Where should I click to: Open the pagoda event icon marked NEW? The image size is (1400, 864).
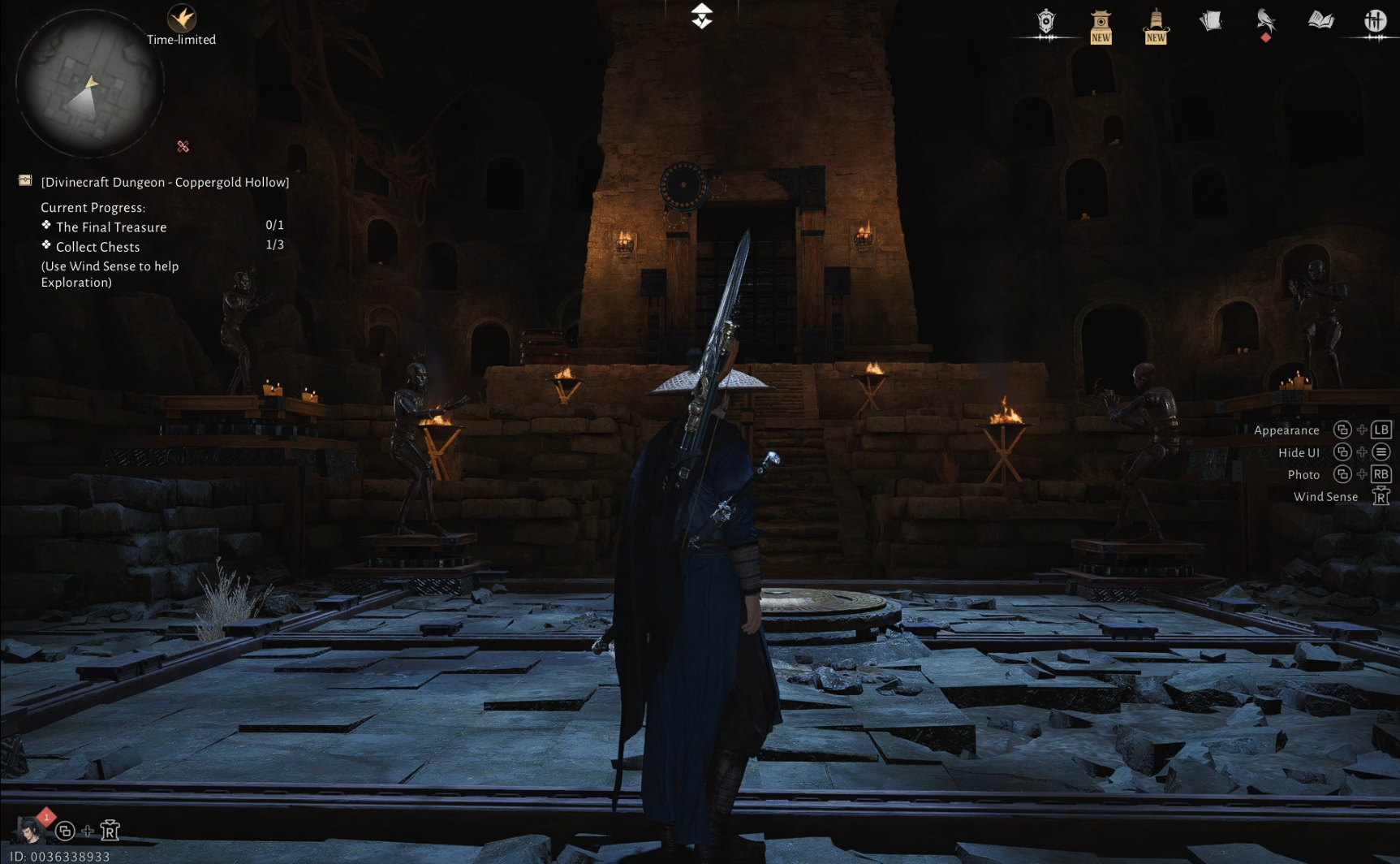[x=1101, y=21]
